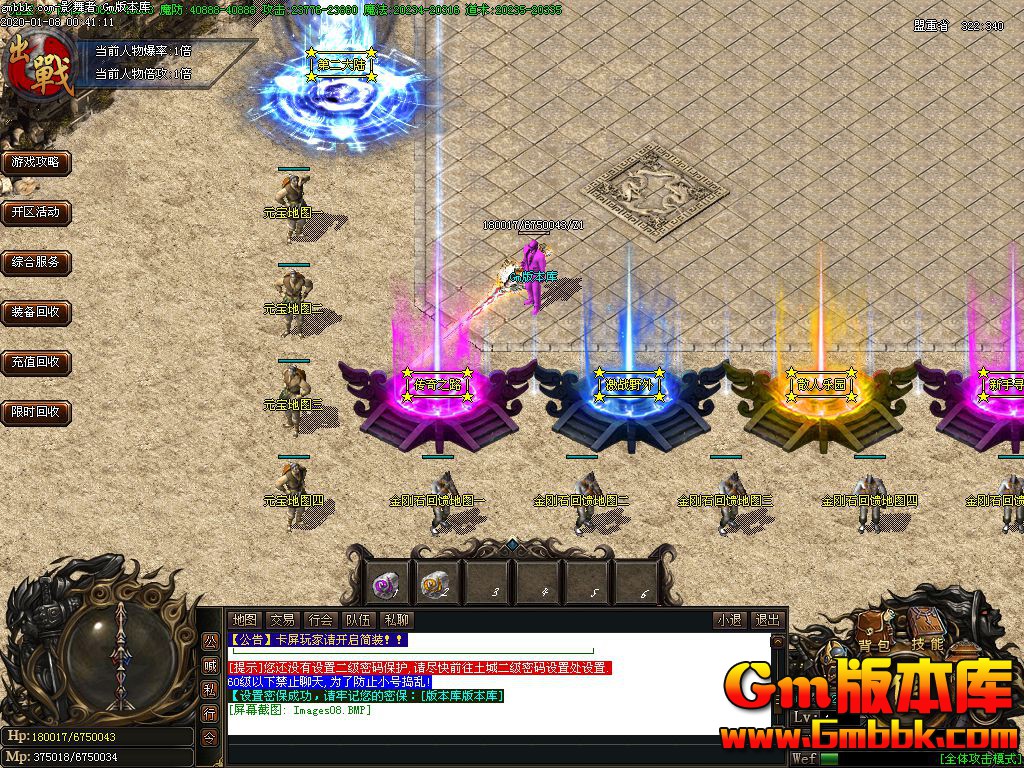Open the 游戏攻略 game guide menu
Viewport: 1024px width, 768px height.
pyautogui.click(x=36, y=162)
